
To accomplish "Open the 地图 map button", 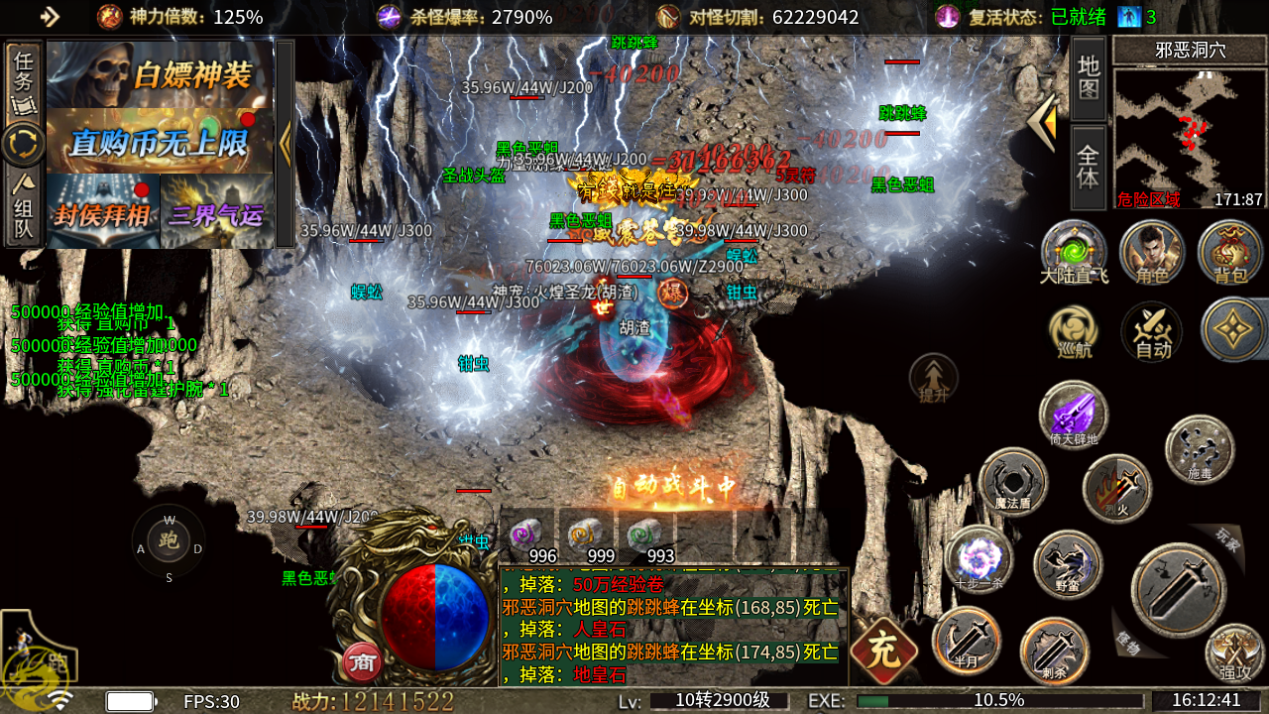I will click(x=1089, y=78).
